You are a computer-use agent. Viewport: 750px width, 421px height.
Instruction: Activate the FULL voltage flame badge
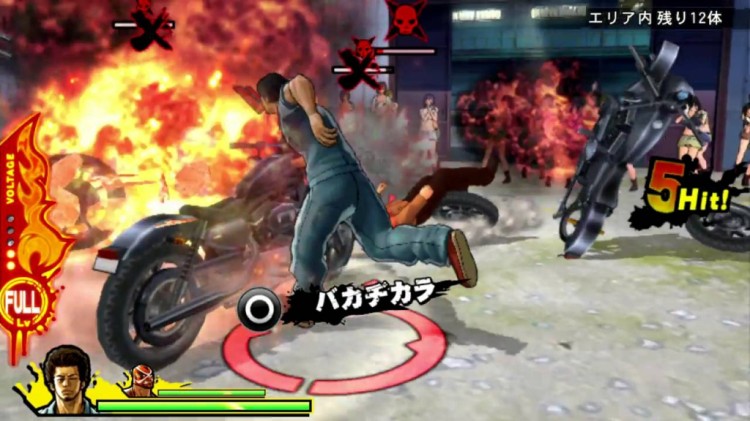pos(17,302)
